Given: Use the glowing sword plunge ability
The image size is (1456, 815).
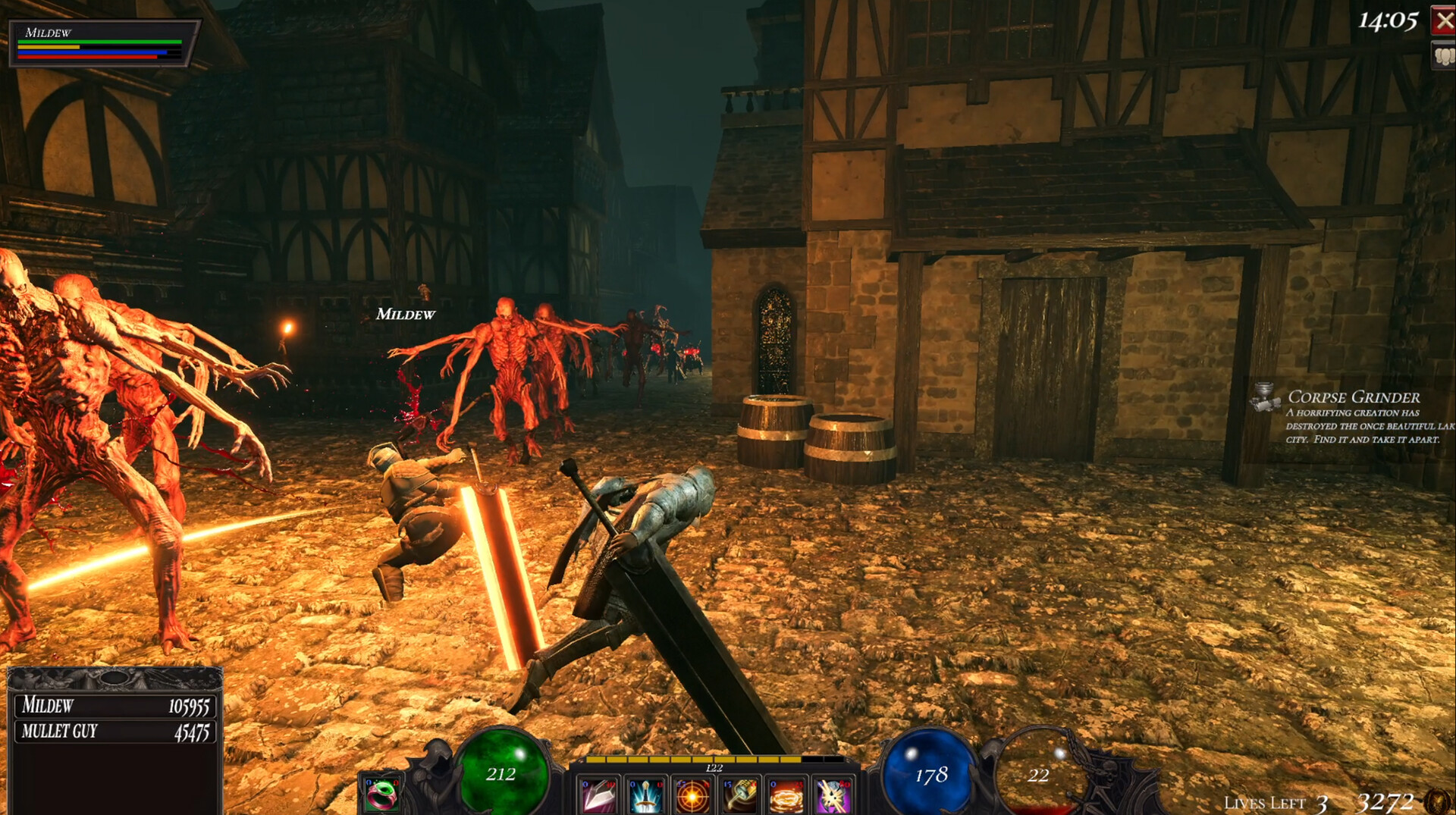Looking at the screenshot, I should (645, 796).
